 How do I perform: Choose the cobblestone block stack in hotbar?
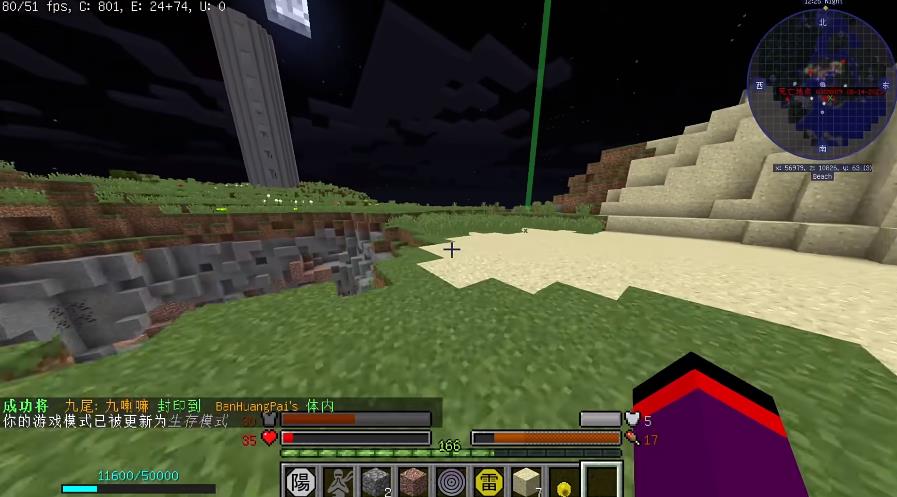coord(375,482)
